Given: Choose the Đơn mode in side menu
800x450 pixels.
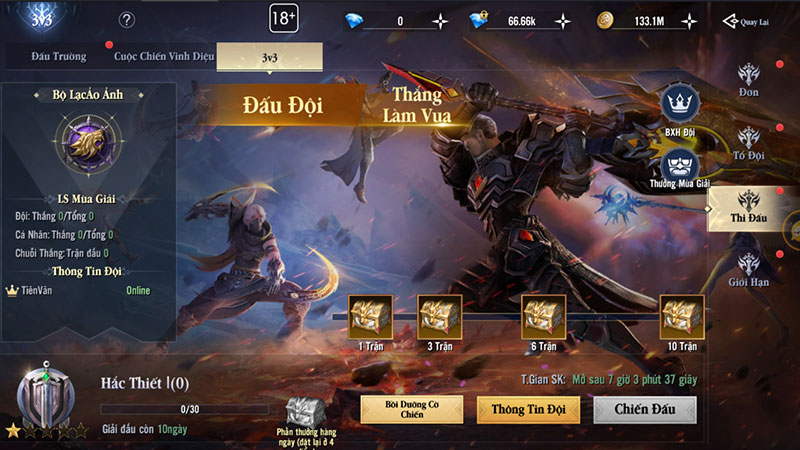Looking at the screenshot, I should [x=750, y=79].
